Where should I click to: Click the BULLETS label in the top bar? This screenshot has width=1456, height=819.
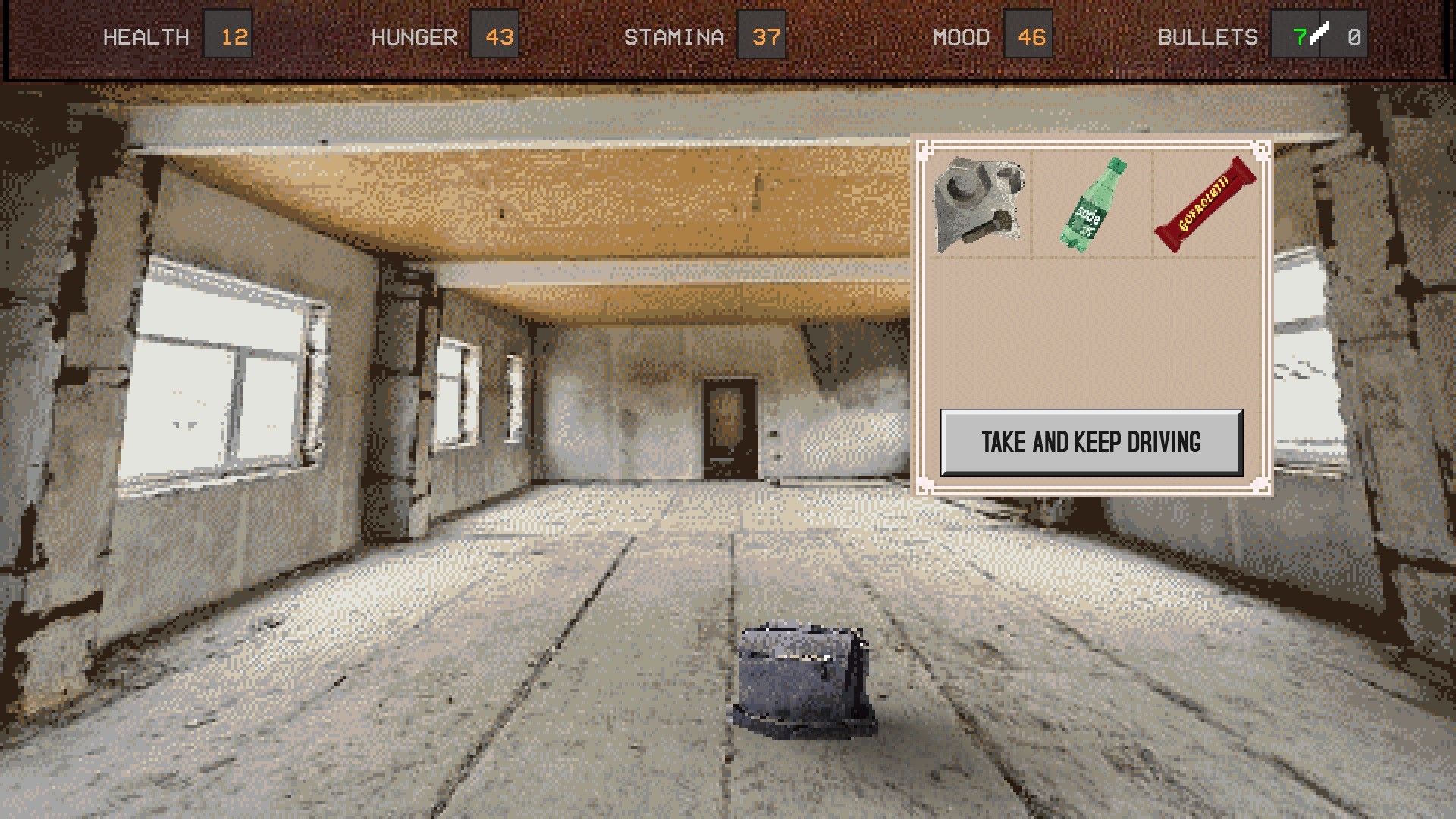(1210, 36)
